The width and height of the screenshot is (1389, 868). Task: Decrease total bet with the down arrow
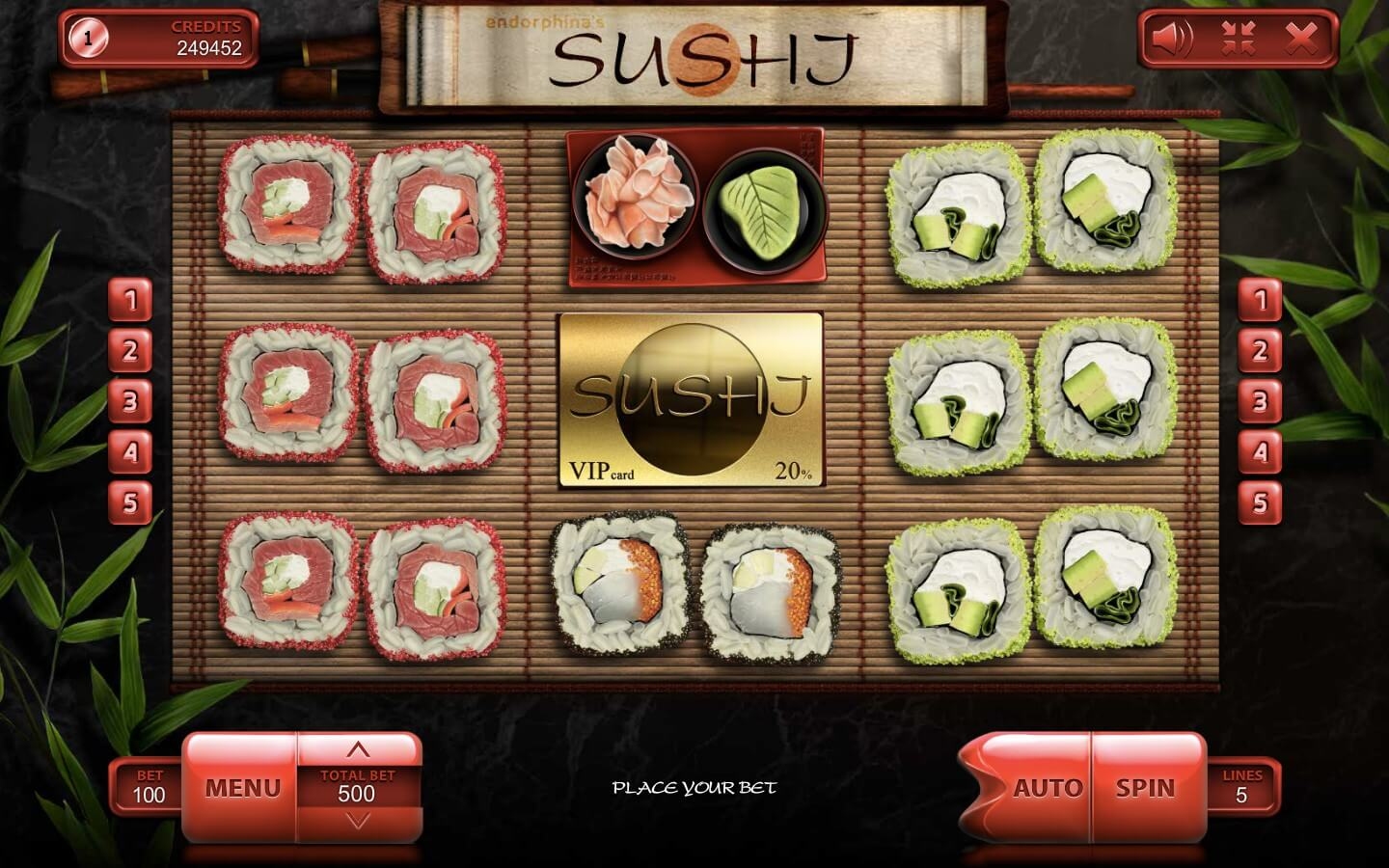click(x=358, y=821)
